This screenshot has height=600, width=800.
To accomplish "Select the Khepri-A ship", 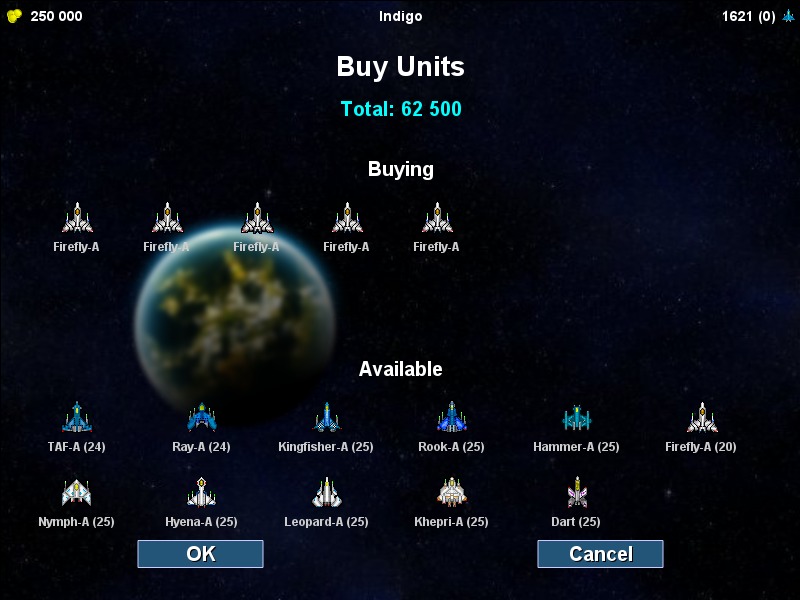I will pyautogui.click(x=451, y=493).
